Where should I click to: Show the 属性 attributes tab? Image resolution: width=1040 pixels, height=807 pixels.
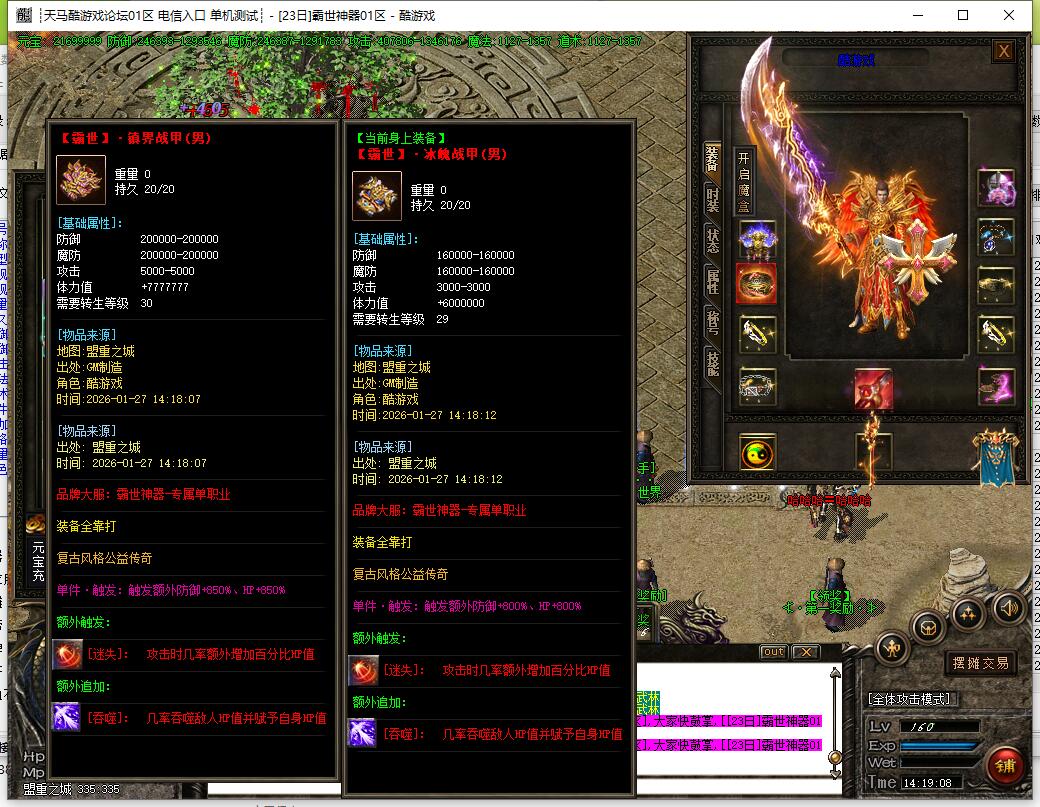tap(713, 282)
